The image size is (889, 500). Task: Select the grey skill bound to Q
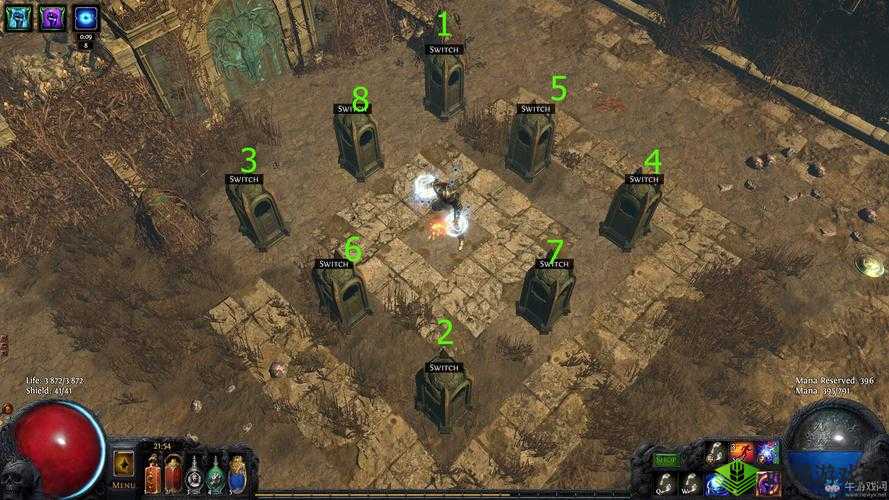point(665,482)
